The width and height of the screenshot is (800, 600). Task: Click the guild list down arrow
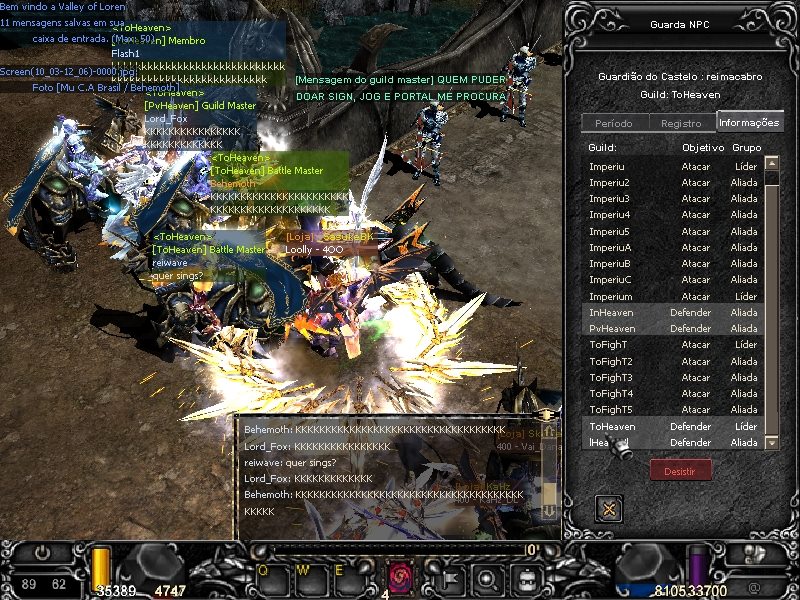[x=772, y=441]
